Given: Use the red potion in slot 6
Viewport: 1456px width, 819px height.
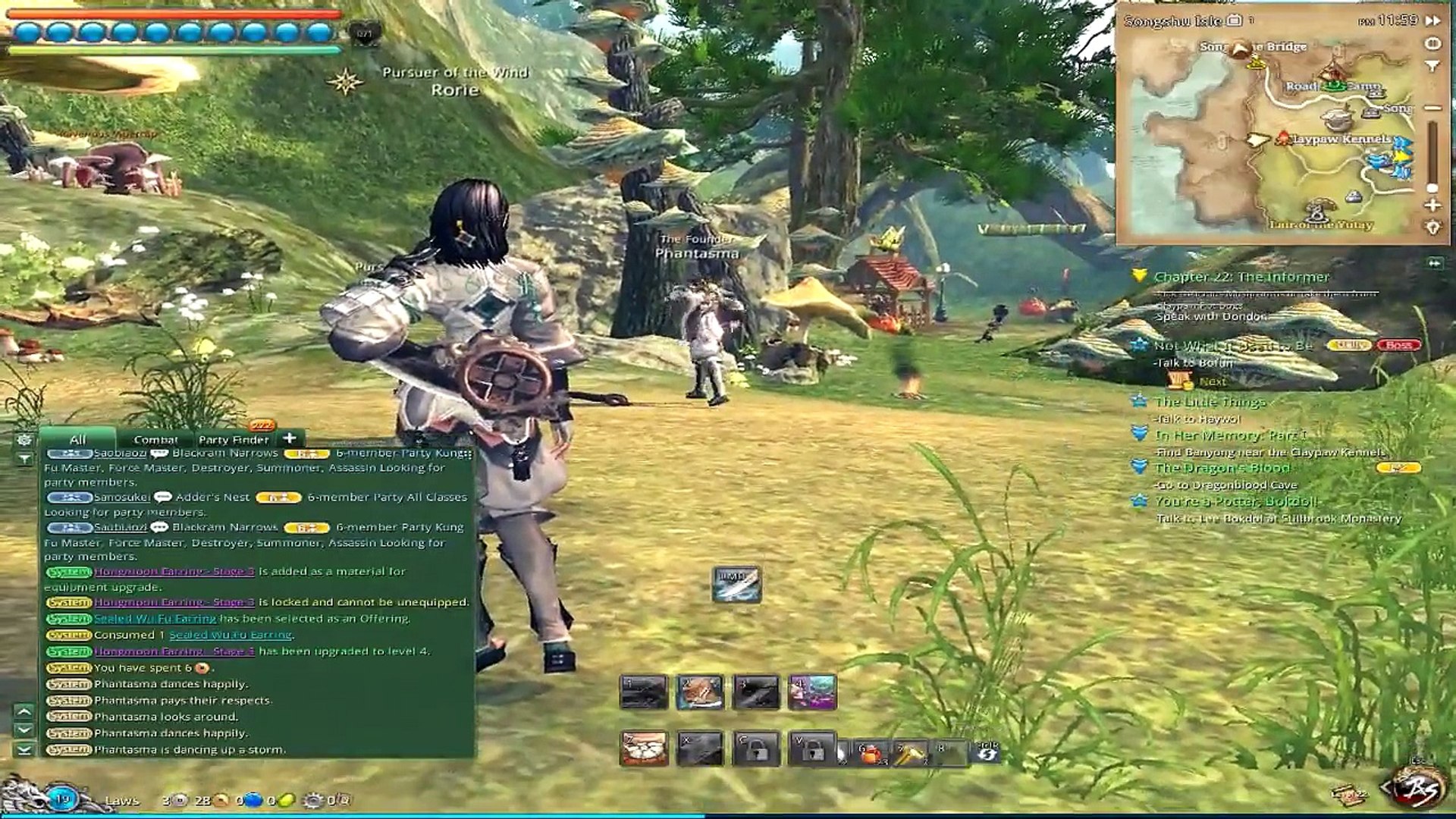Looking at the screenshot, I should 871,752.
